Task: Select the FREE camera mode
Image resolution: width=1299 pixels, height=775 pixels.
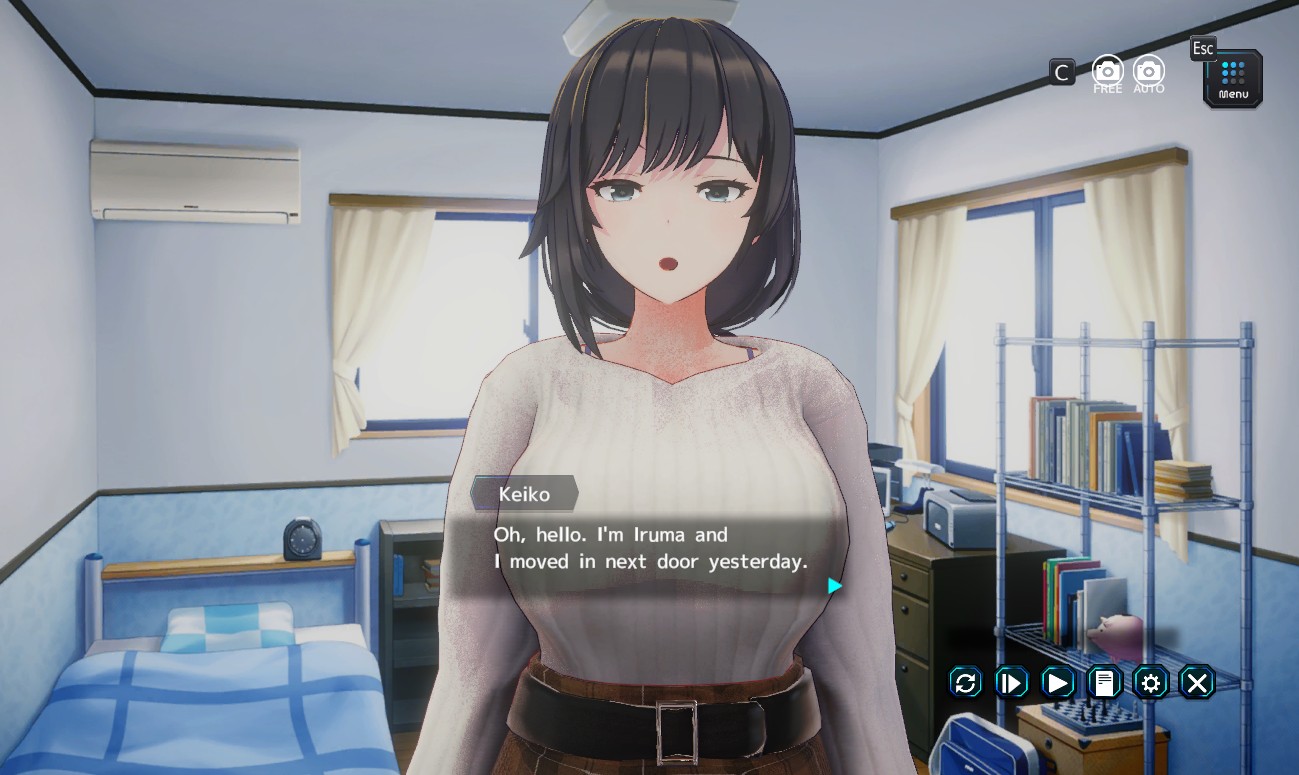Action: [1107, 71]
